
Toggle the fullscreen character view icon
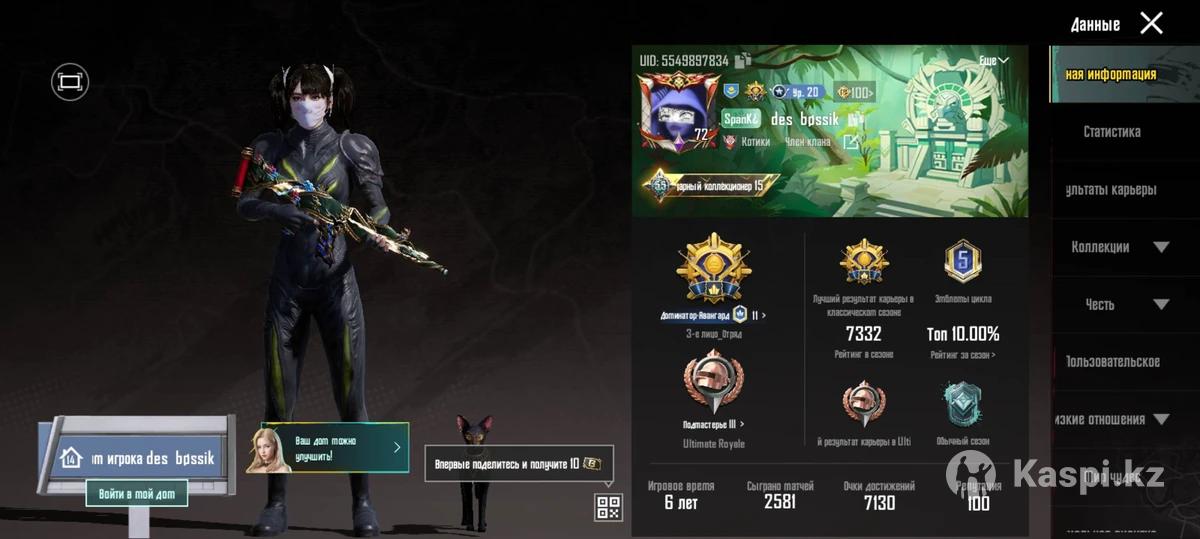coord(70,82)
